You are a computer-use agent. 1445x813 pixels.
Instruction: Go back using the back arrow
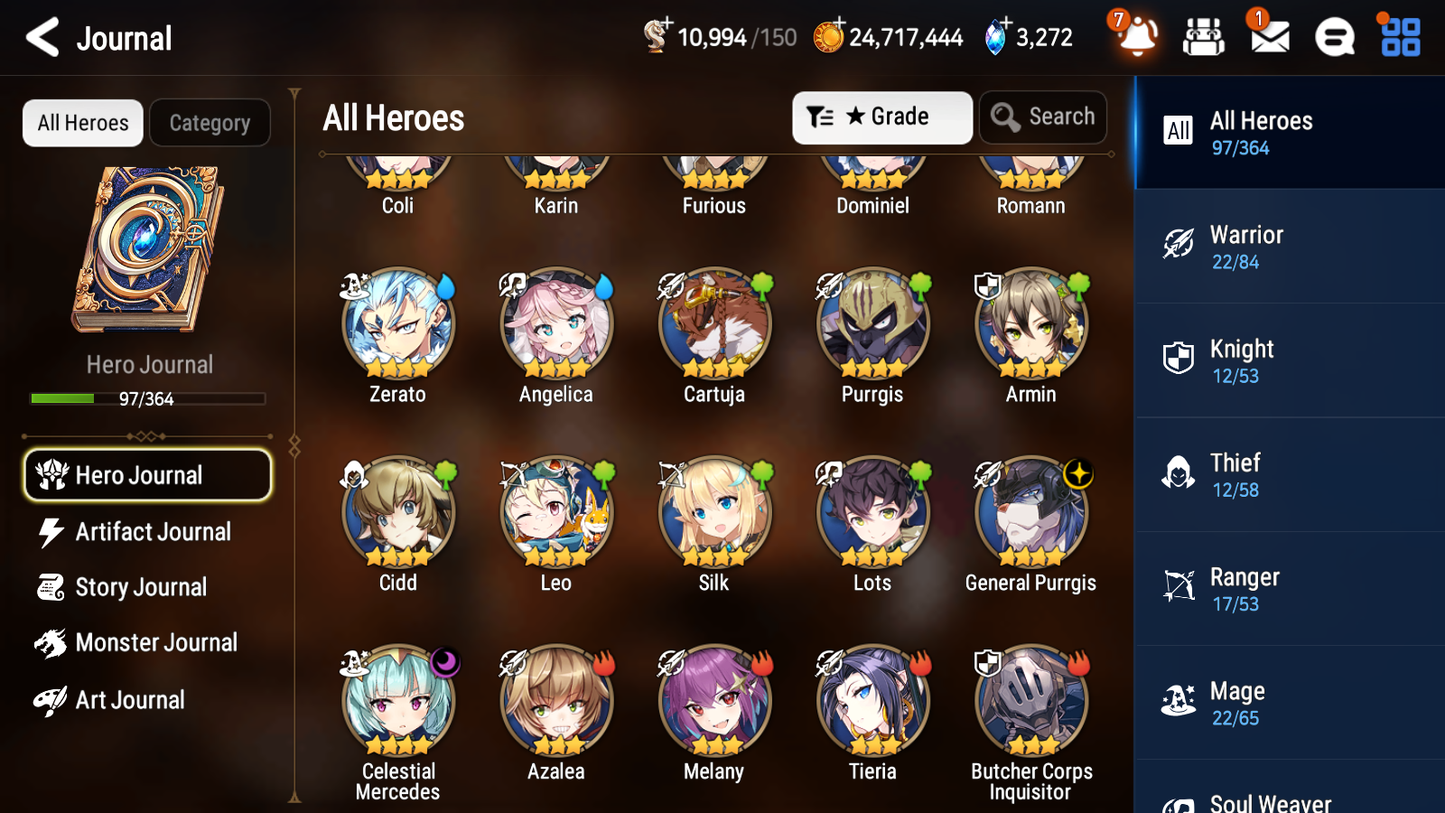click(x=41, y=38)
